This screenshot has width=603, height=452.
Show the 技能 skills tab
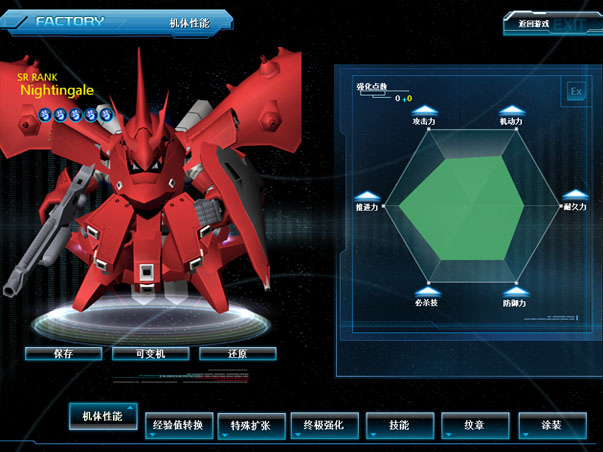click(x=399, y=426)
